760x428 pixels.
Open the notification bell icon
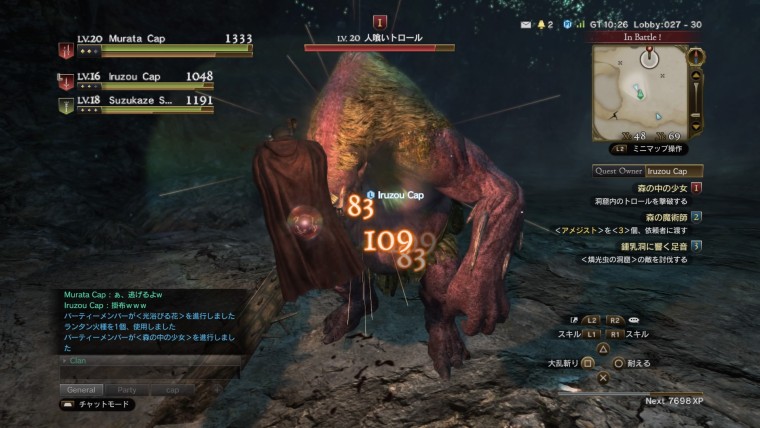pos(545,23)
